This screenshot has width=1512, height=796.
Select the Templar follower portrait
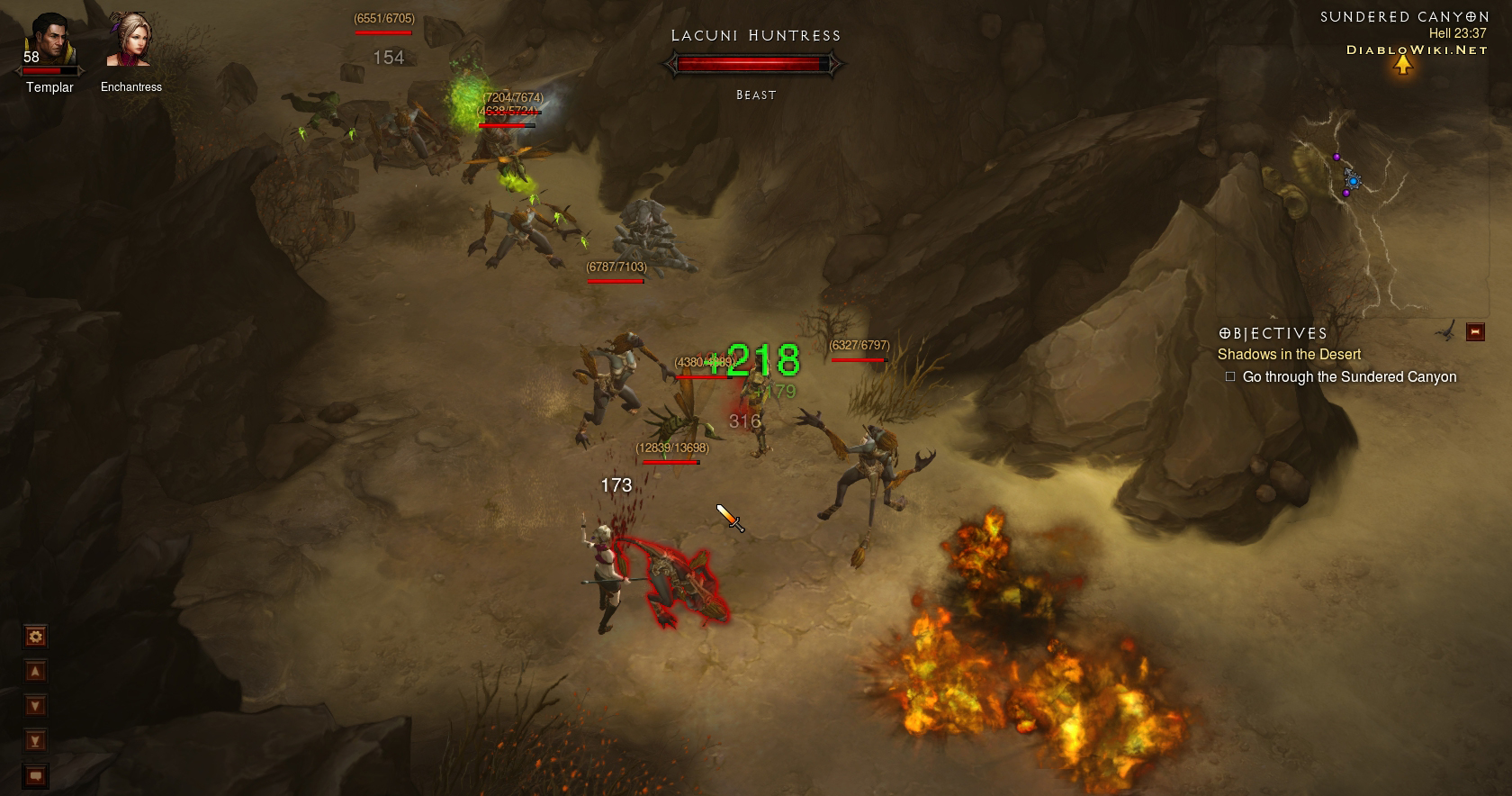coord(49,41)
